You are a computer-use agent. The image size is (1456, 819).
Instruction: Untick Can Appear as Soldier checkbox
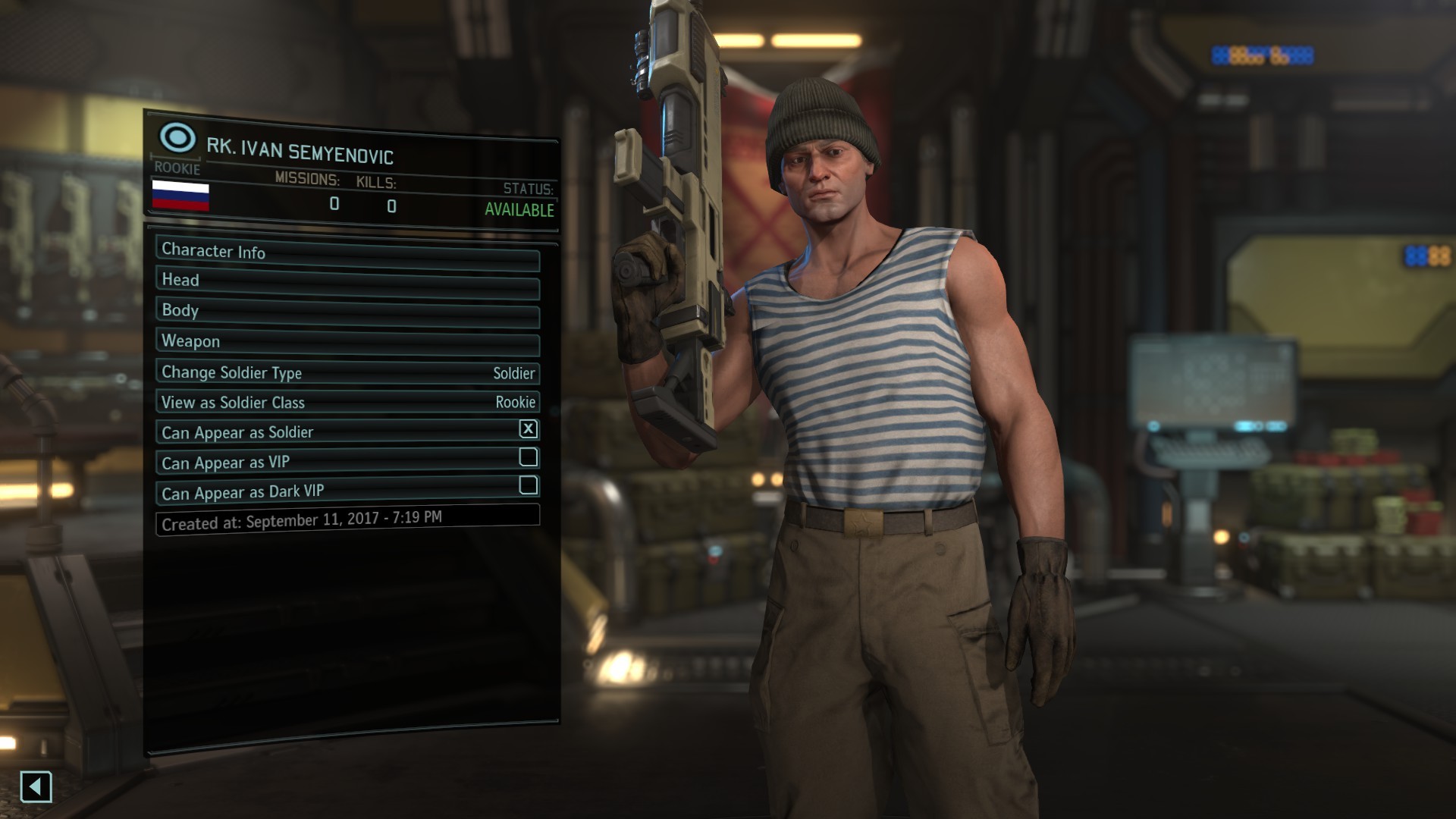(529, 429)
